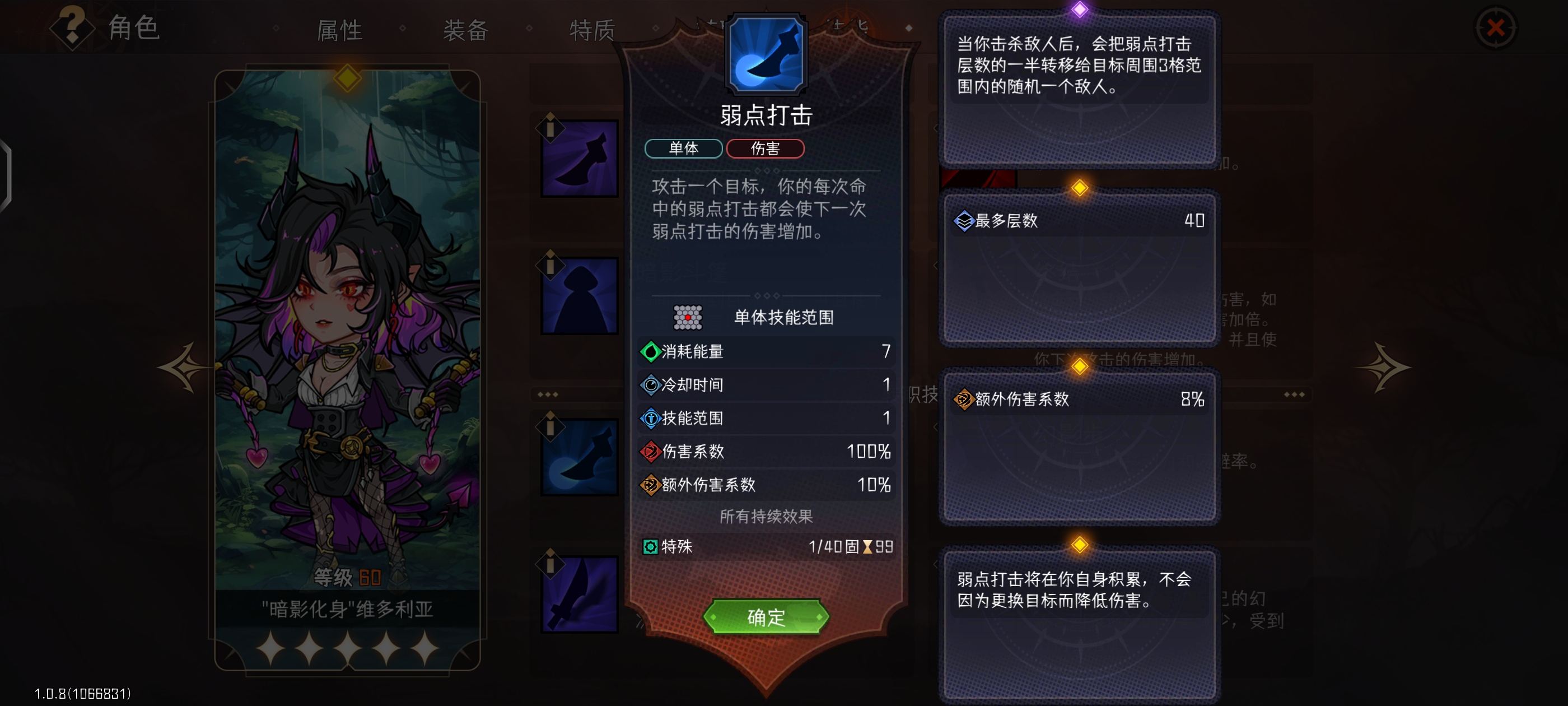The width and height of the screenshot is (1568, 706).
Task: Click the green energy cost gem icon
Action: pos(651,351)
